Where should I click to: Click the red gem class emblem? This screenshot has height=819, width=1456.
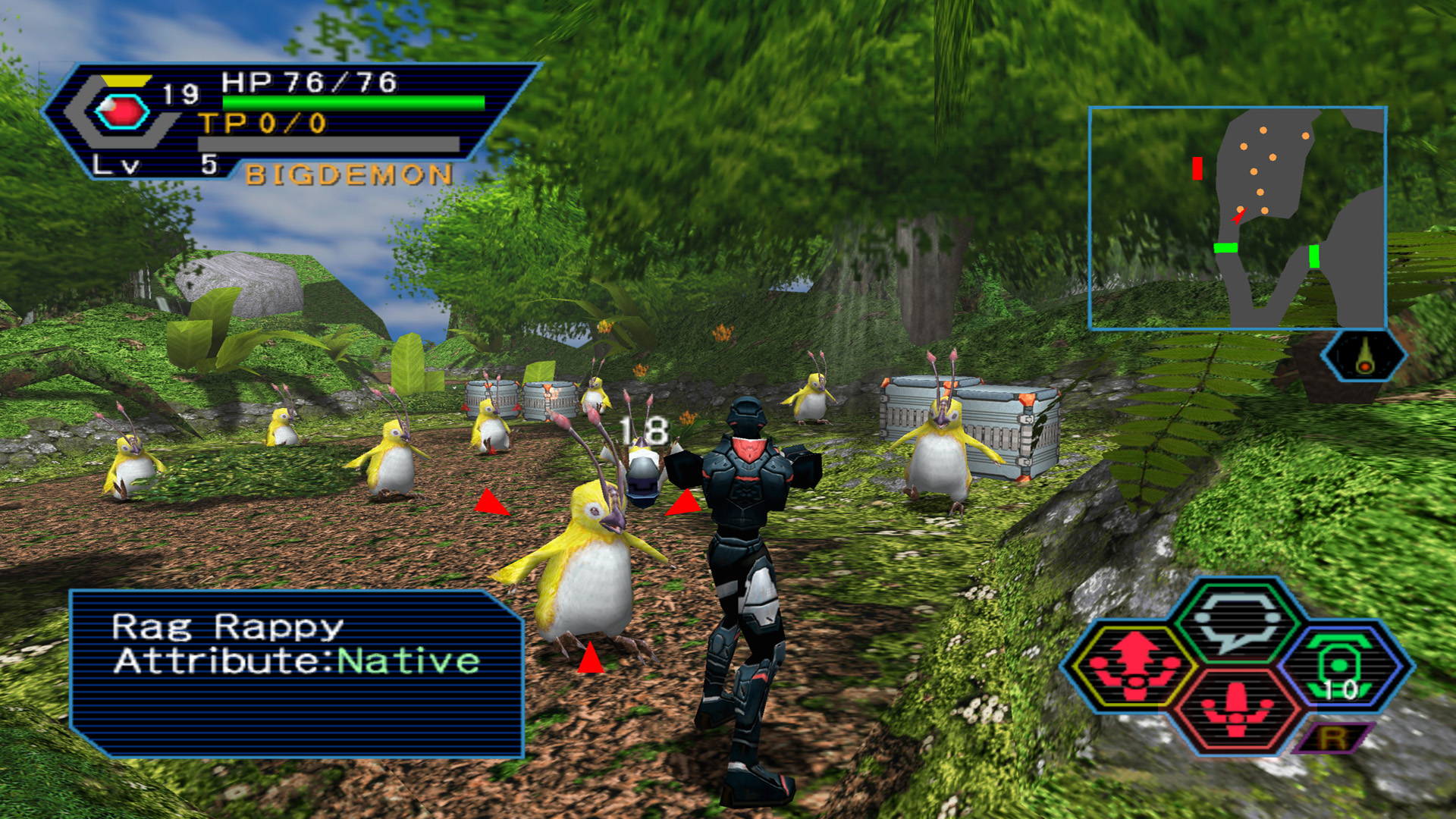pos(121,112)
